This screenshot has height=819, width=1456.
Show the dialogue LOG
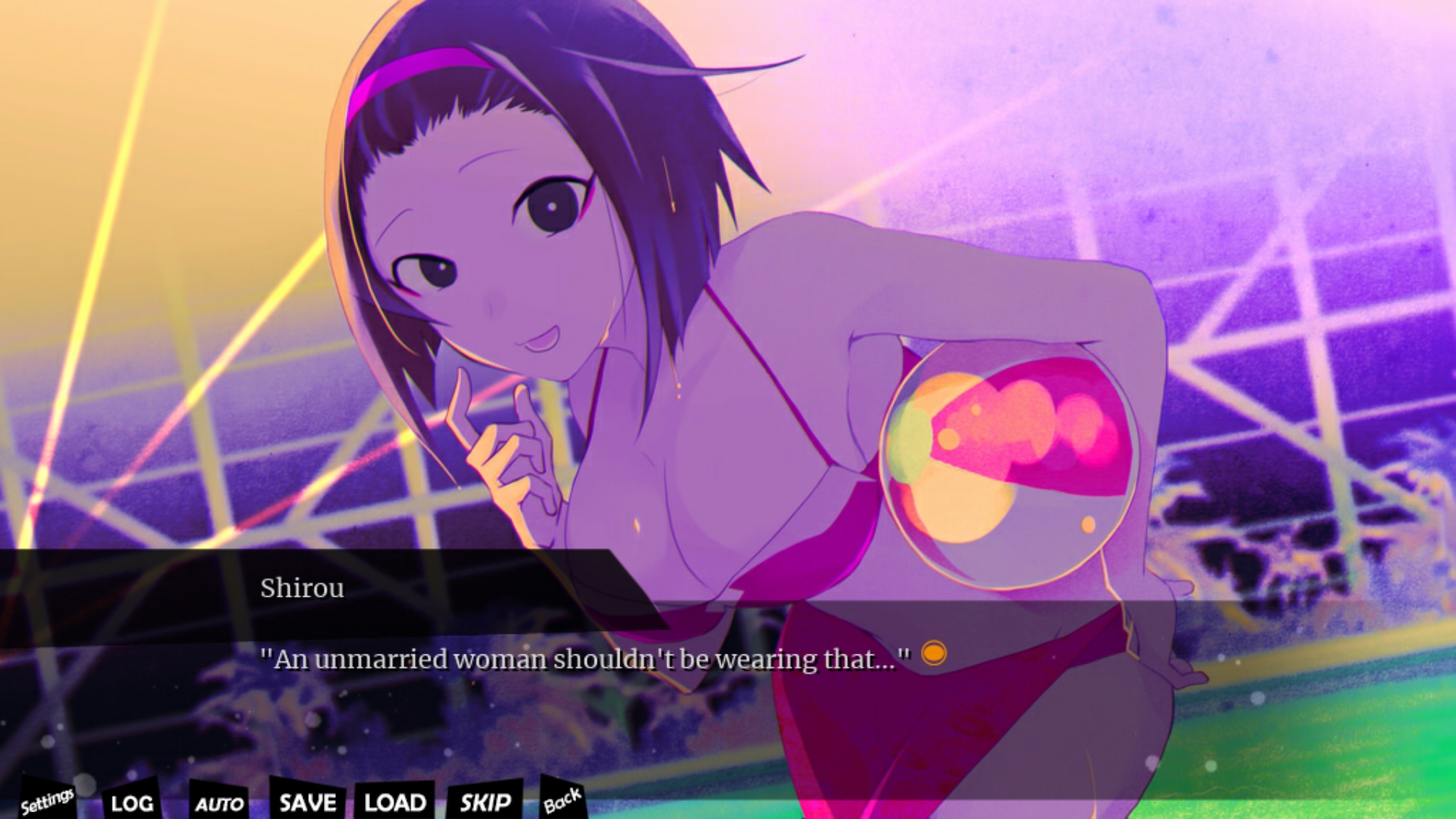132,802
